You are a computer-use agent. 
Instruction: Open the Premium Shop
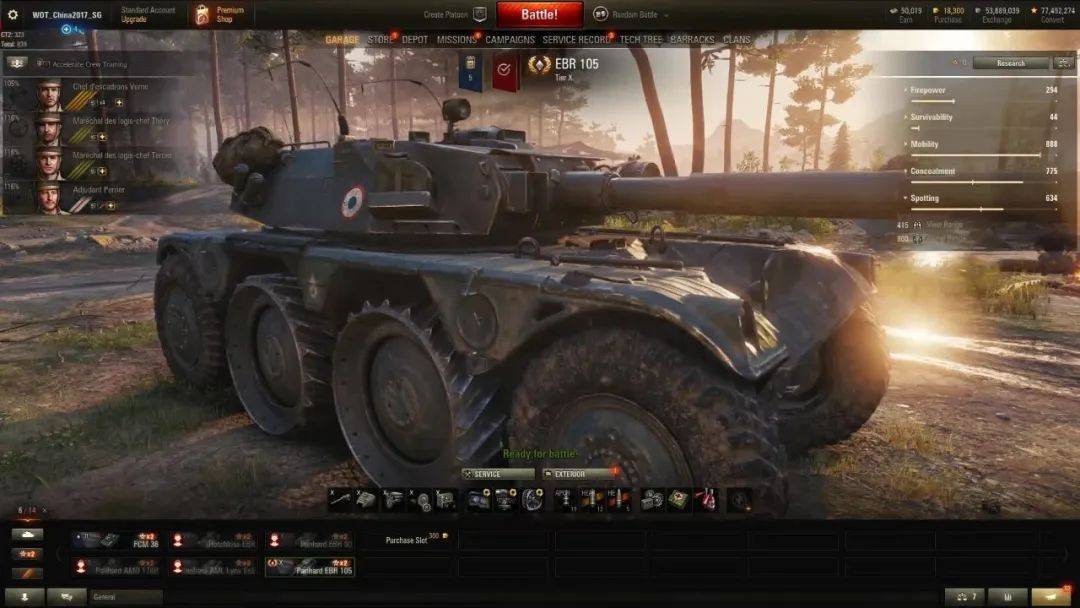220,14
